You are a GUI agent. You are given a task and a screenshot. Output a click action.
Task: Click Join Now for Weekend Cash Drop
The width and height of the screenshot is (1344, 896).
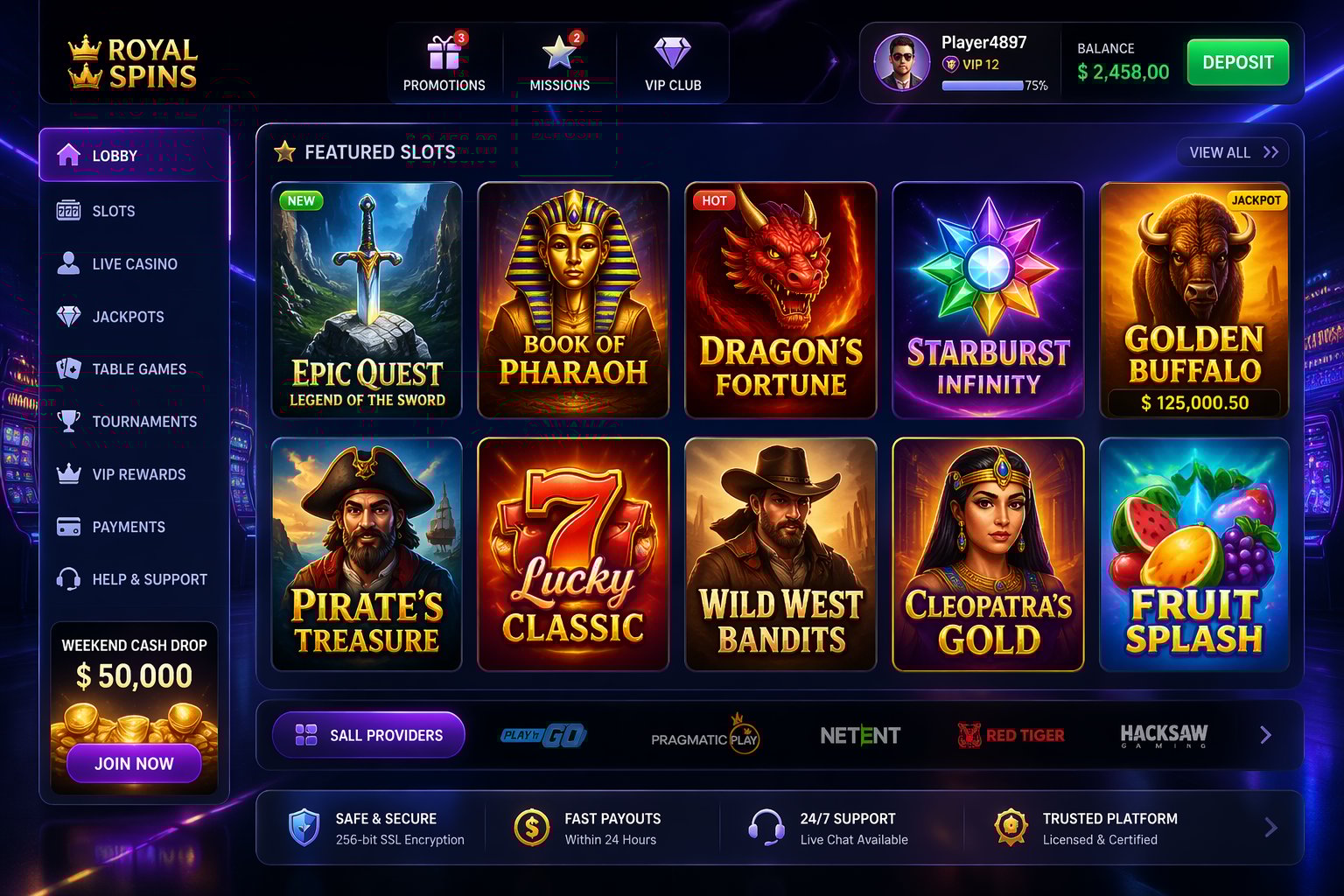(x=133, y=763)
